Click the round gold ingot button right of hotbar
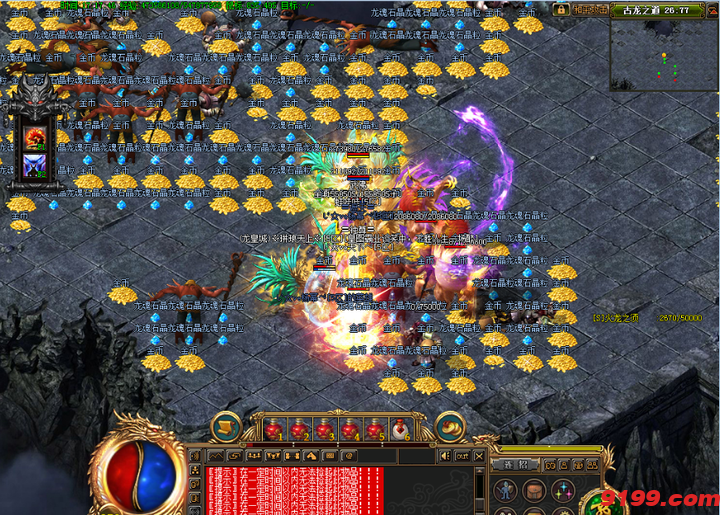The image size is (720, 515). click(x=449, y=427)
